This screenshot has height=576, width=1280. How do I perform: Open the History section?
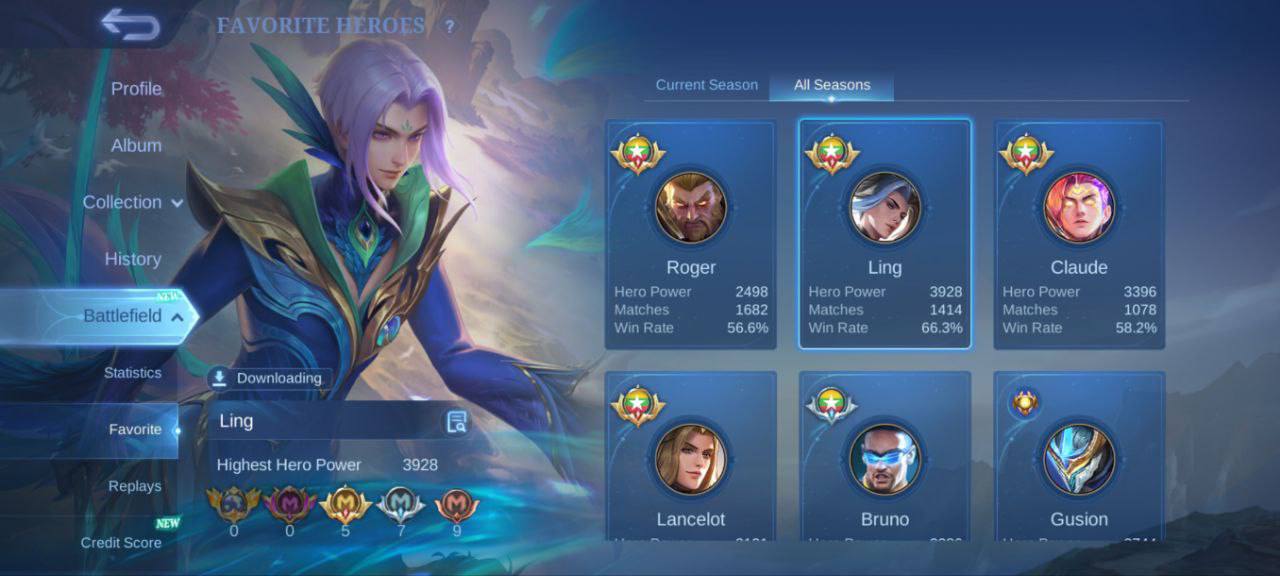pyautogui.click(x=133, y=260)
